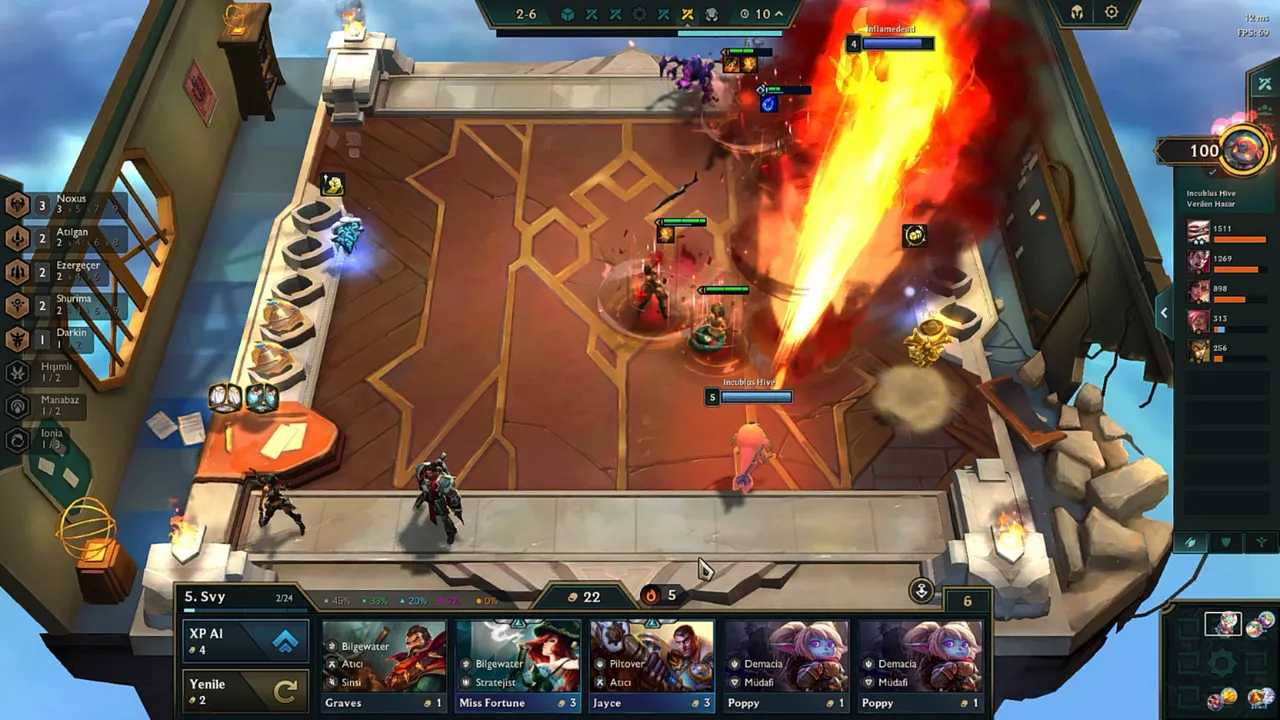
Task: Click the minimap's highlighted player board
Action: pyautogui.click(x=1221, y=625)
